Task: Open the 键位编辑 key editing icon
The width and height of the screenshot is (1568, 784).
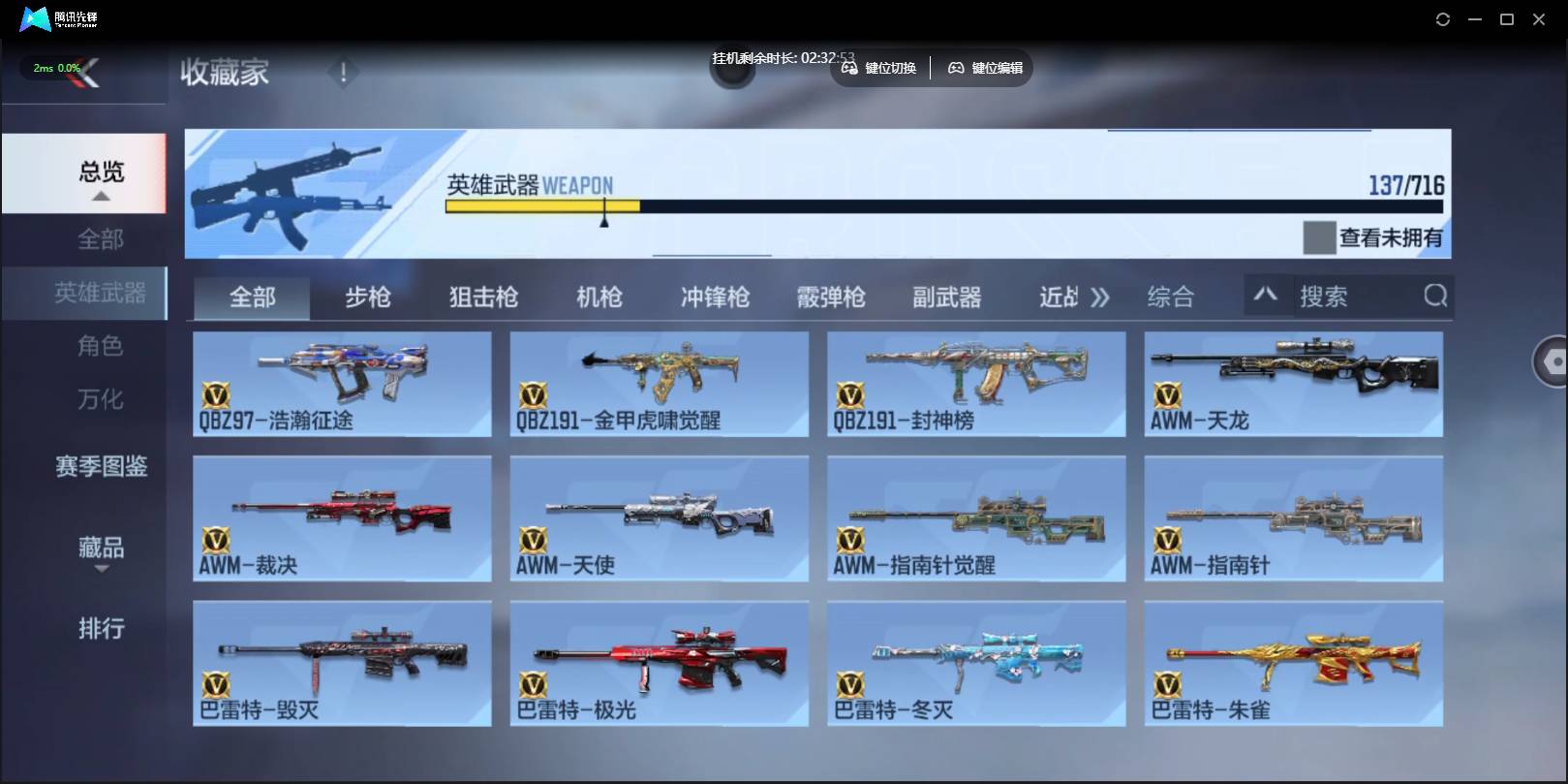Action: (956, 68)
